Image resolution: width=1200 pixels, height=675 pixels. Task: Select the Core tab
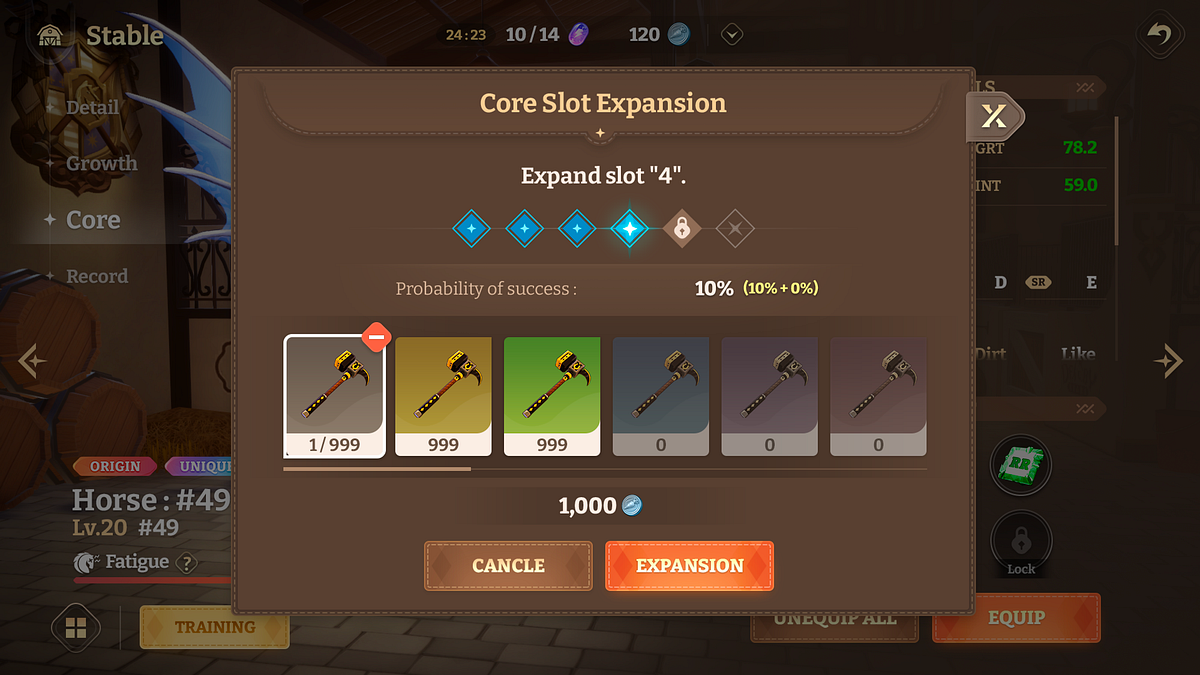(x=93, y=220)
